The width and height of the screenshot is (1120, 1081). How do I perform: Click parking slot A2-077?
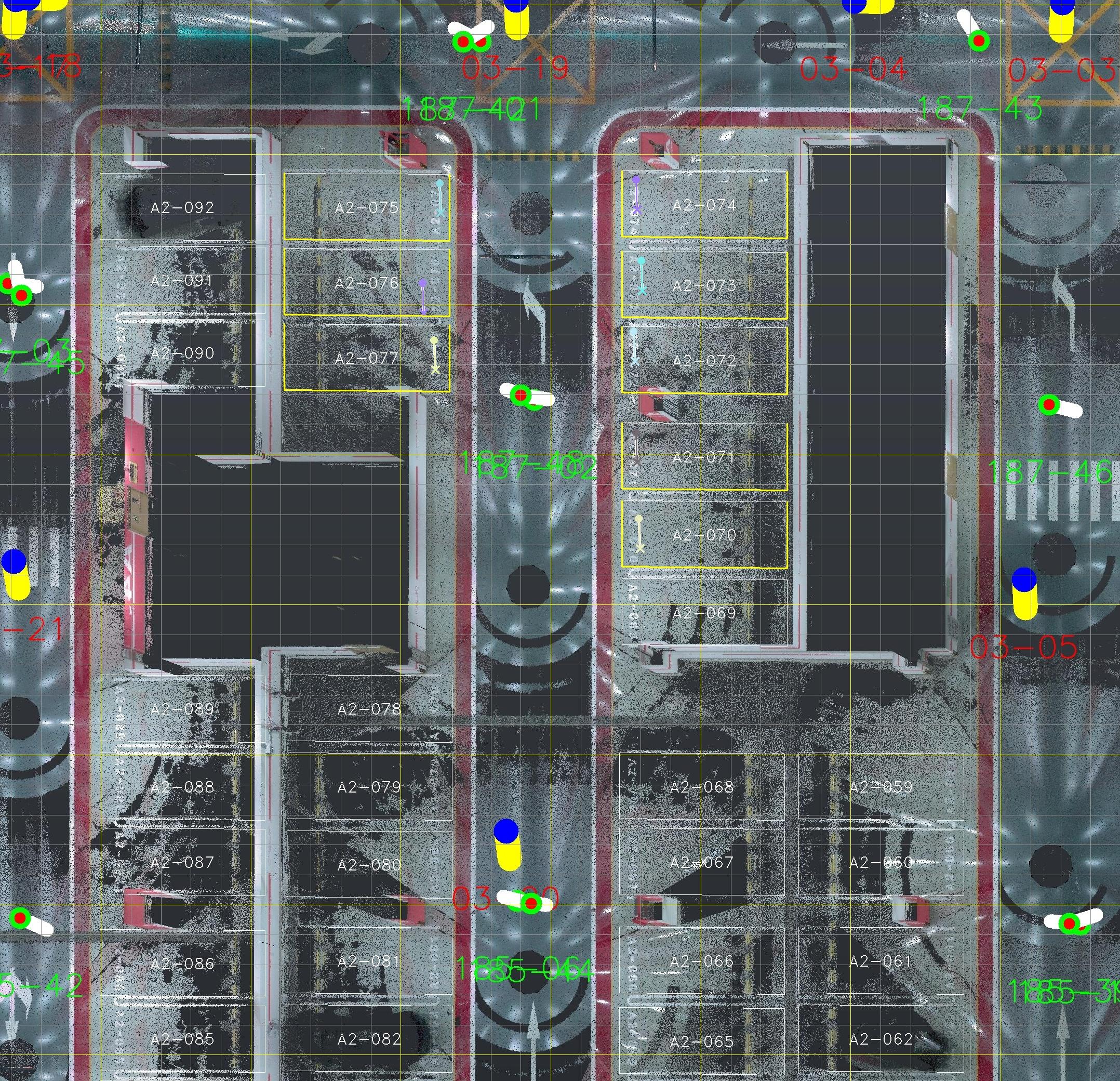366,359
